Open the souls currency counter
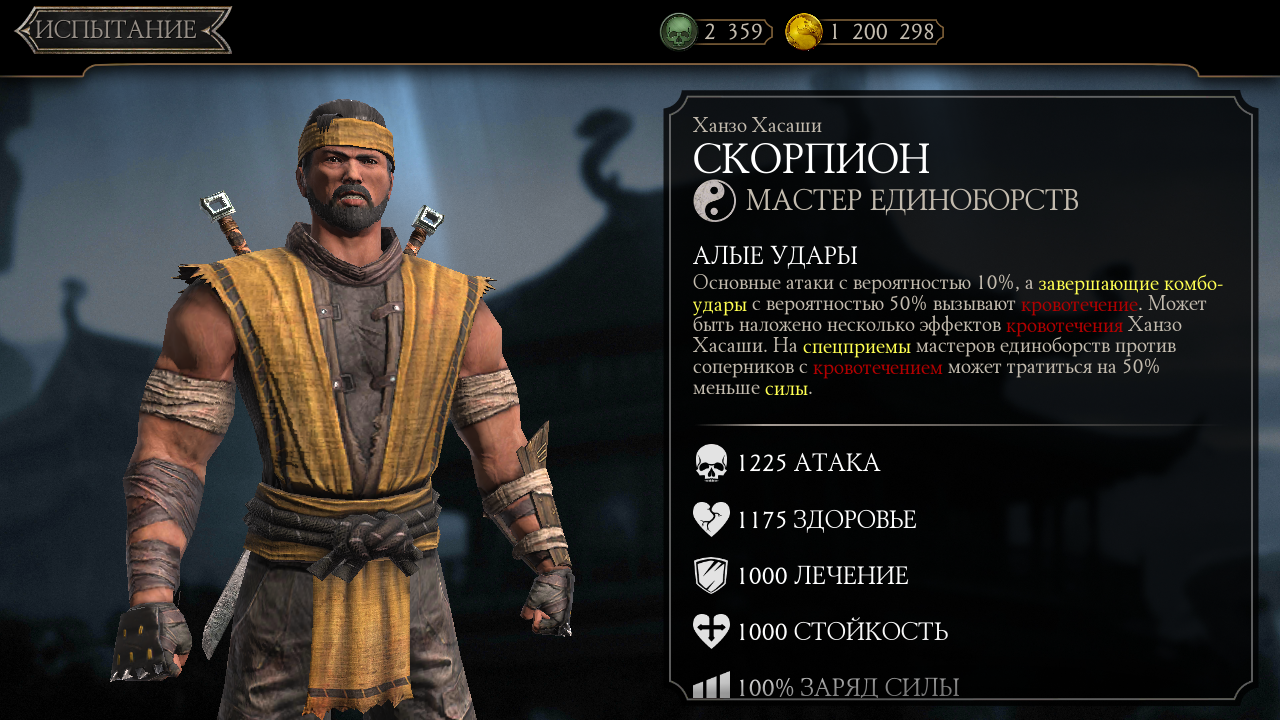This screenshot has width=1280, height=720. click(716, 32)
